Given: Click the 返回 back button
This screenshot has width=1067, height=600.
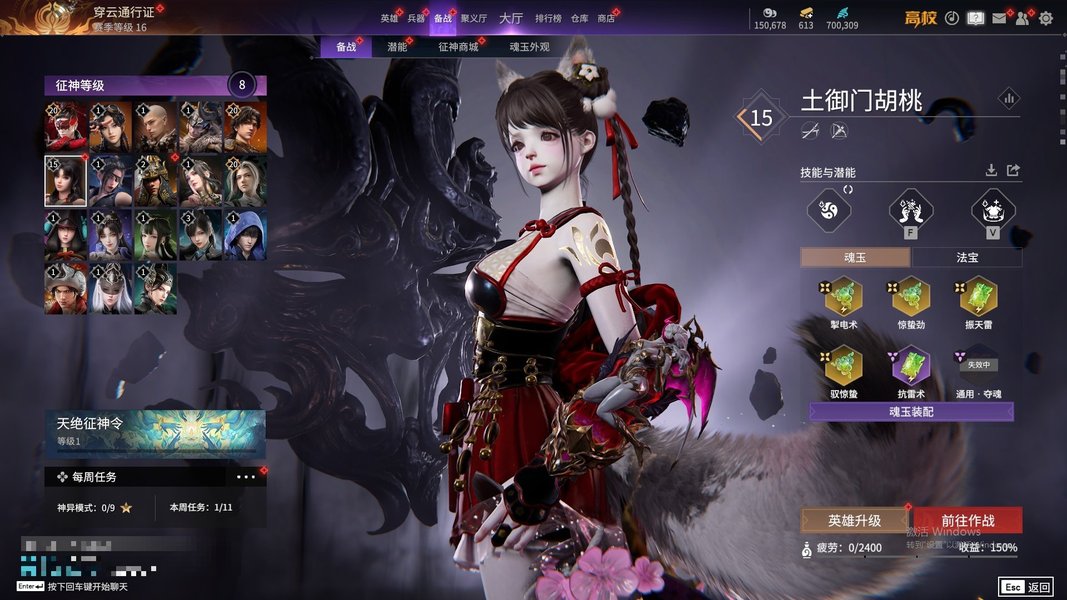Looking at the screenshot, I should (x=1025, y=587).
